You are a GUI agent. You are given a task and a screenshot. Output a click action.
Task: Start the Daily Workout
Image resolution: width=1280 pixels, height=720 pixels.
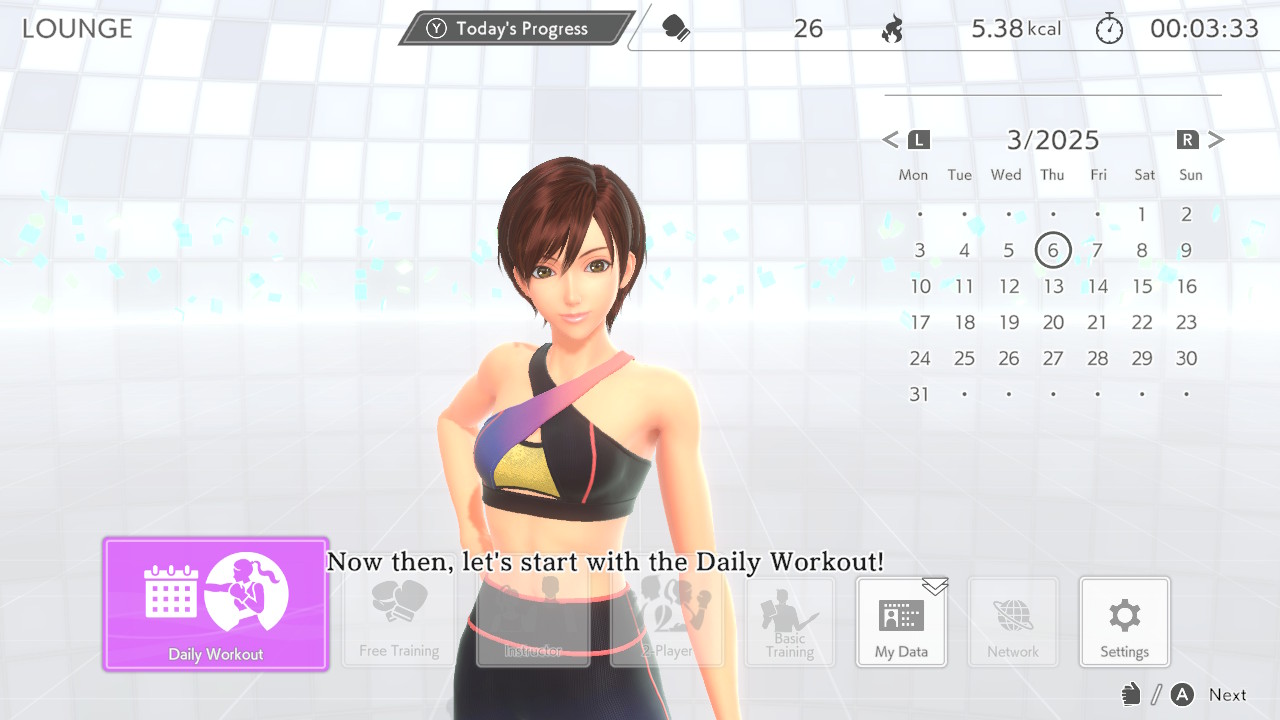click(216, 603)
